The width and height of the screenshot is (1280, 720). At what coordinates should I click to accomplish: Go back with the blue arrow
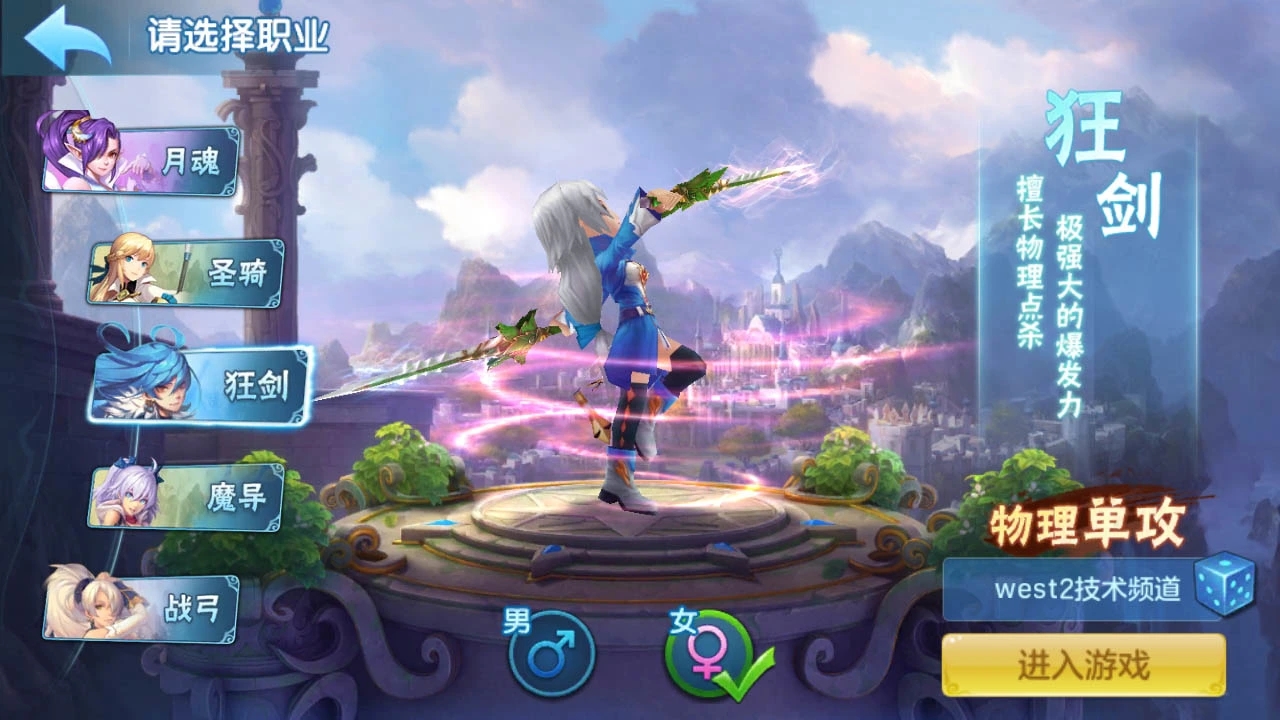67,39
